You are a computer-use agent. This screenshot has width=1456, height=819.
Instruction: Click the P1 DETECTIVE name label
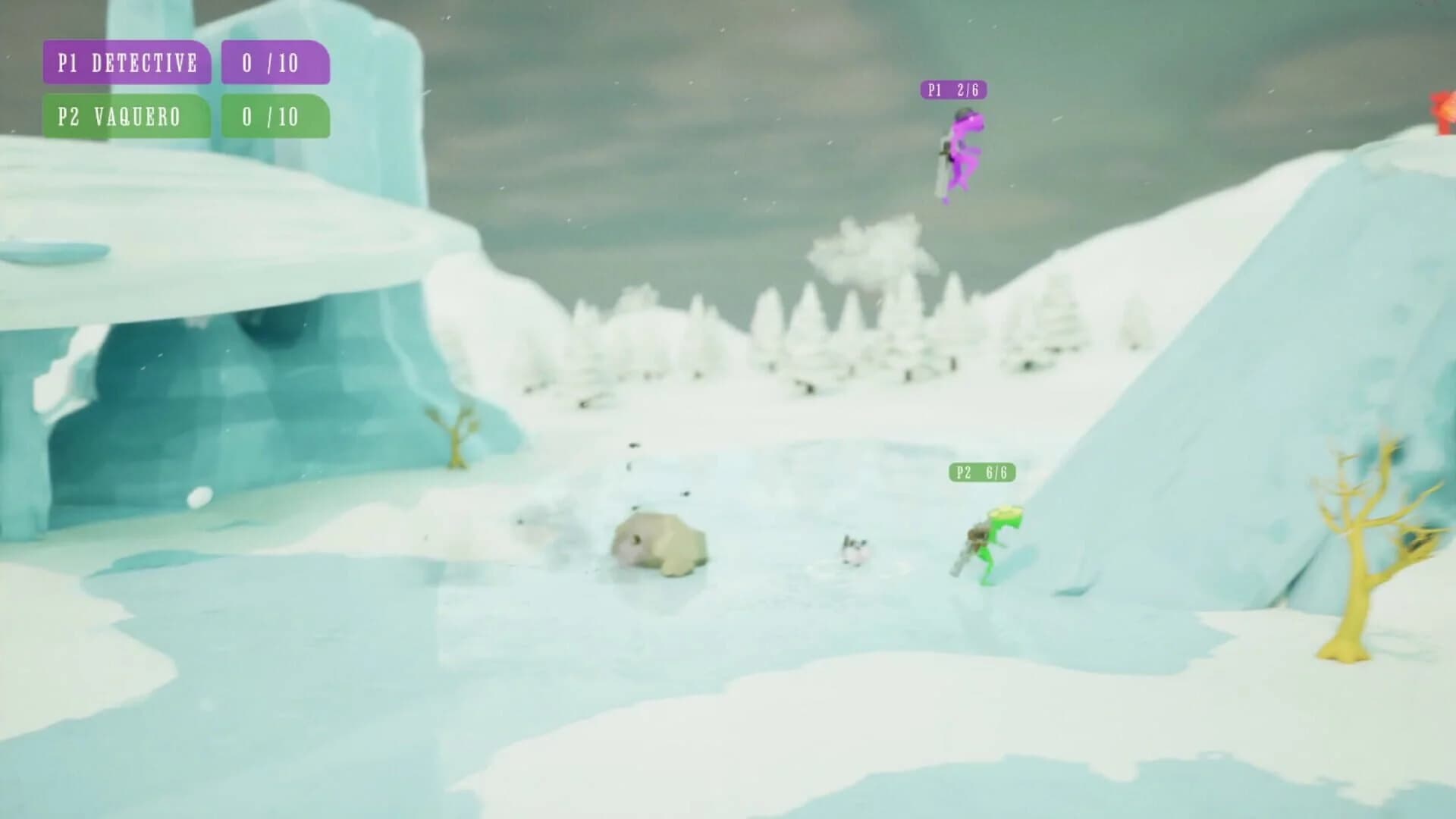click(127, 64)
